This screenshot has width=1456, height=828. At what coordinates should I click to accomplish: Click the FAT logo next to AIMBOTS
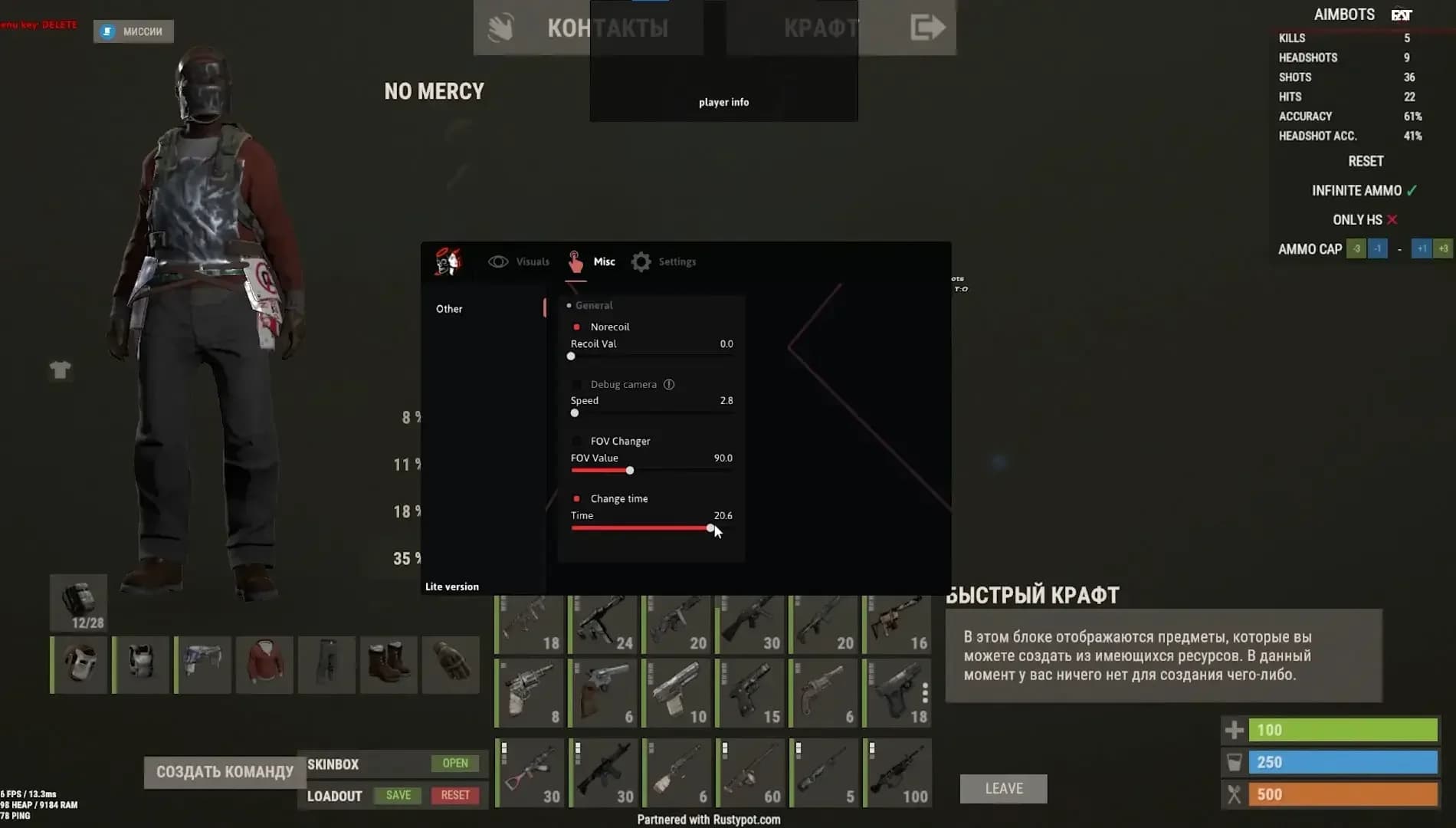[x=1401, y=14]
